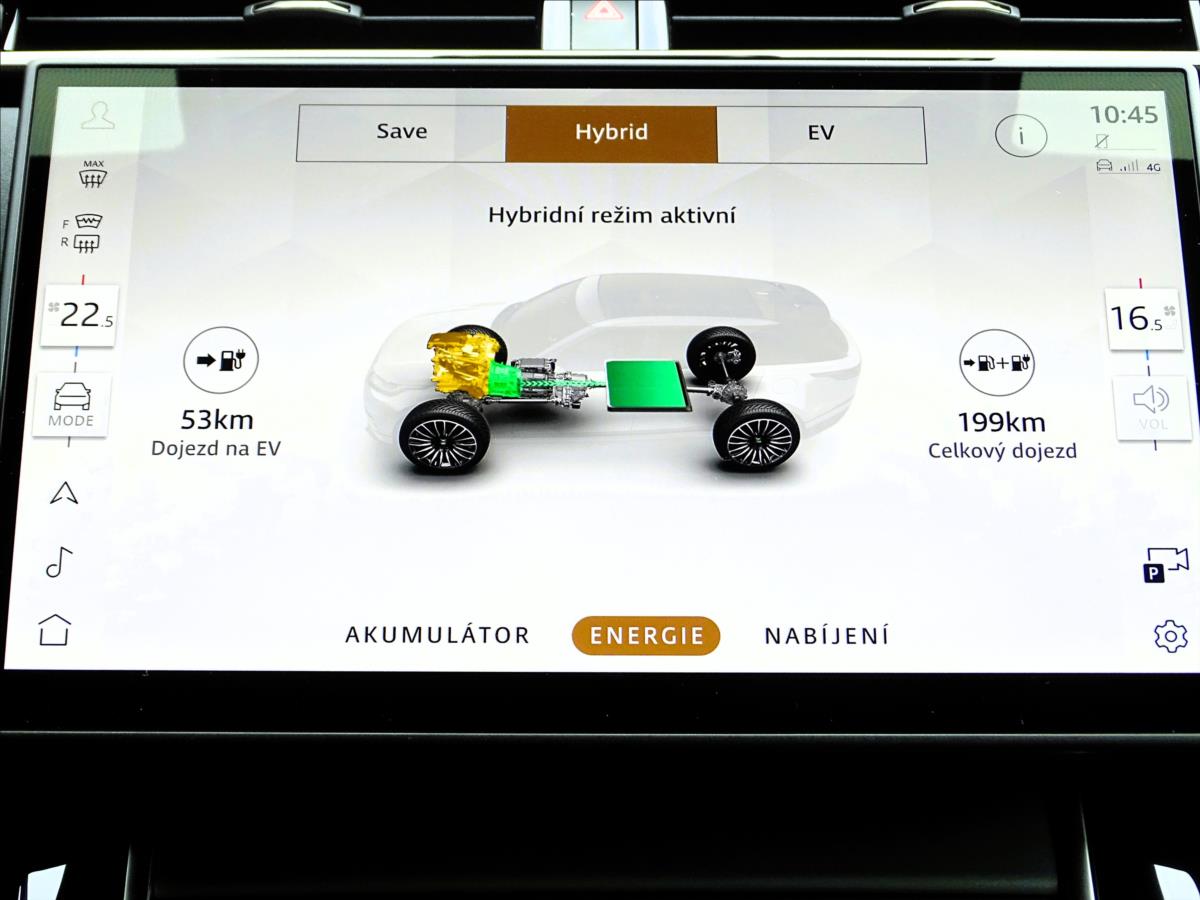Choose the EV mode tab
The height and width of the screenshot is (900, 1200).
point(821,133)
